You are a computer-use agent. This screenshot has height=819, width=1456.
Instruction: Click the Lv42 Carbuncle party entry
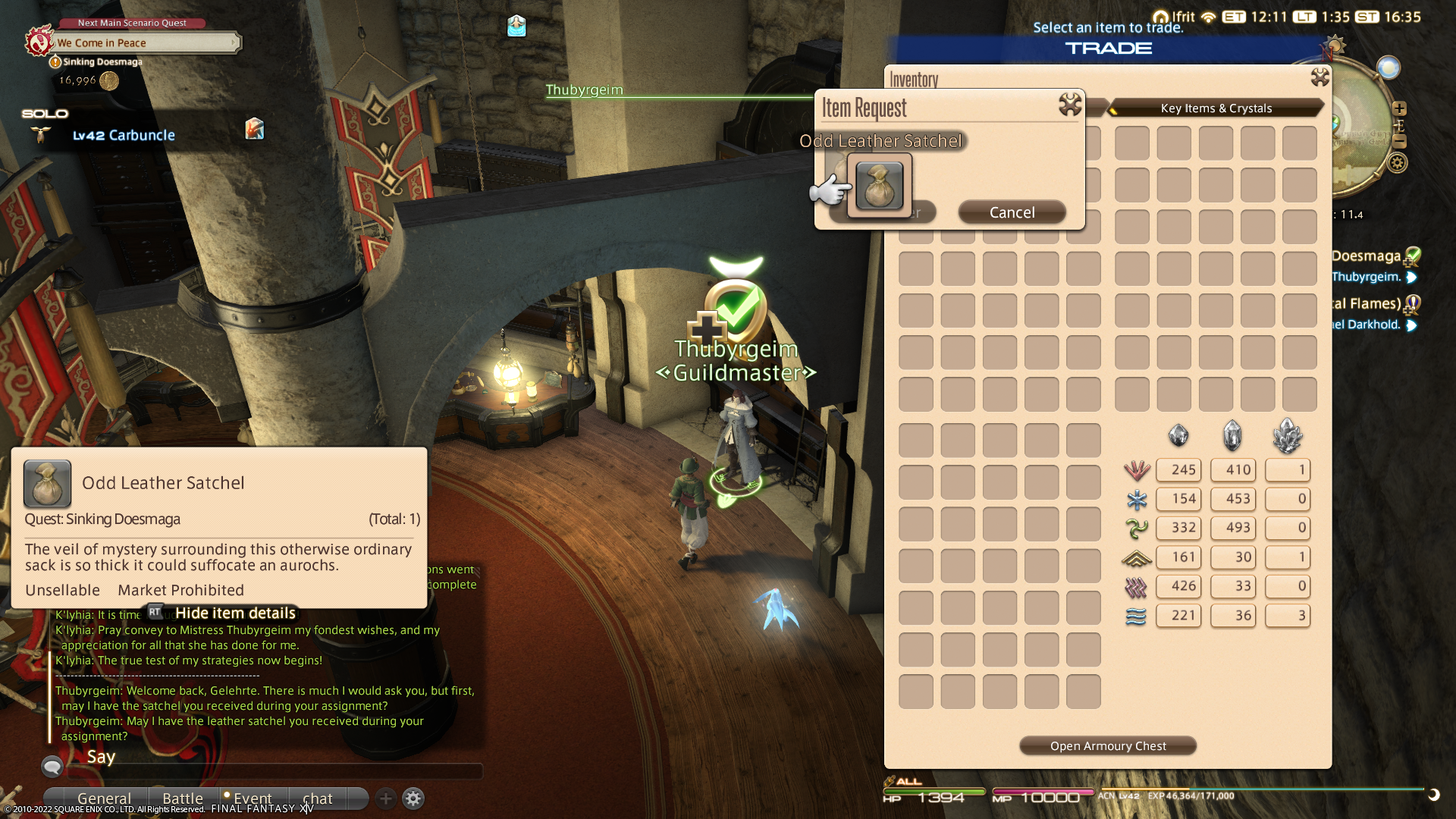124,135
